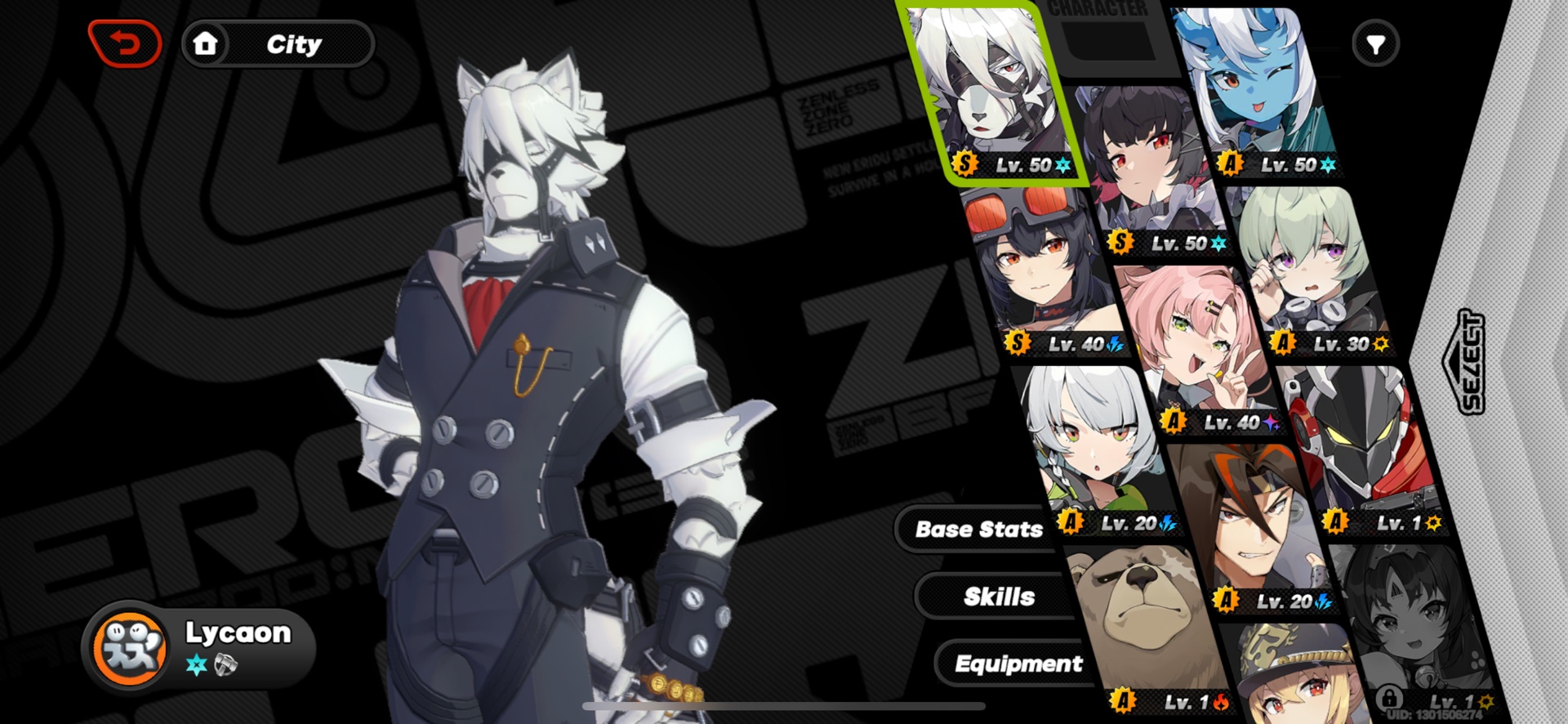This screenshot has width=1568, height=724.
Task: Click the electric attribute icon on the Lv.40 goggles character
Action: pos(1117,344)
